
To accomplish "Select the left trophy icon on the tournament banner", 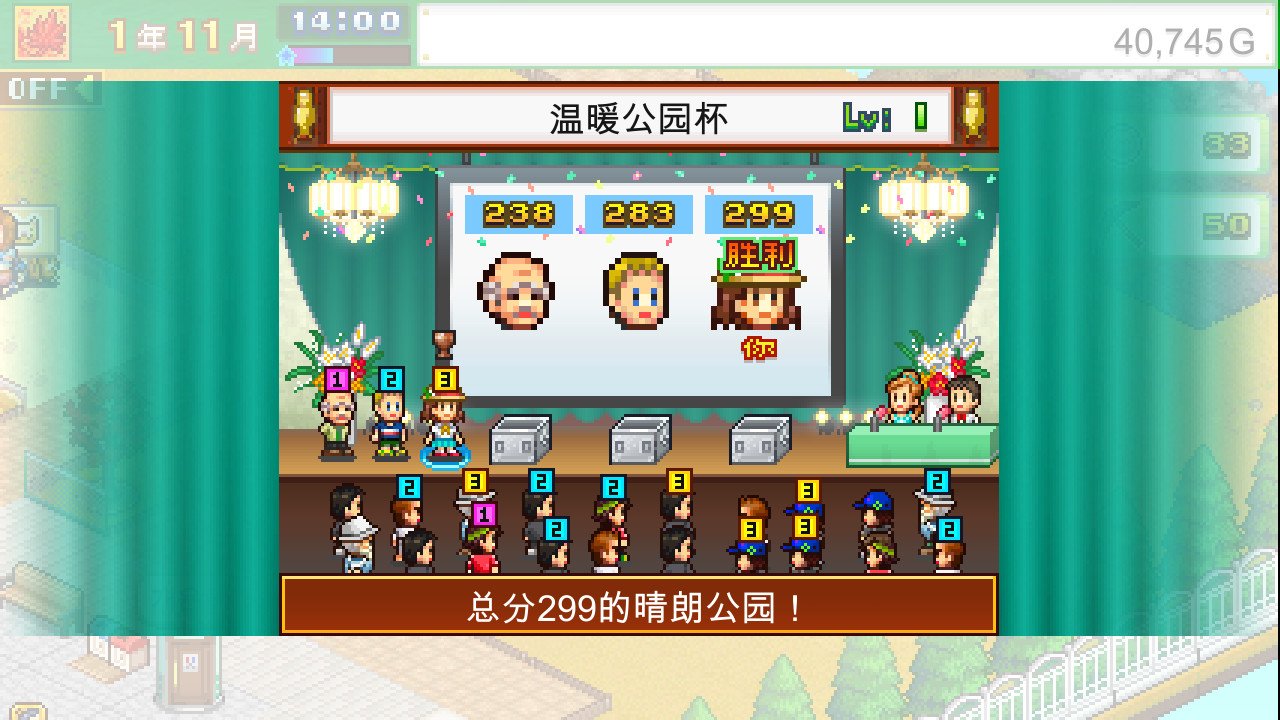I will tap(305, 113).
